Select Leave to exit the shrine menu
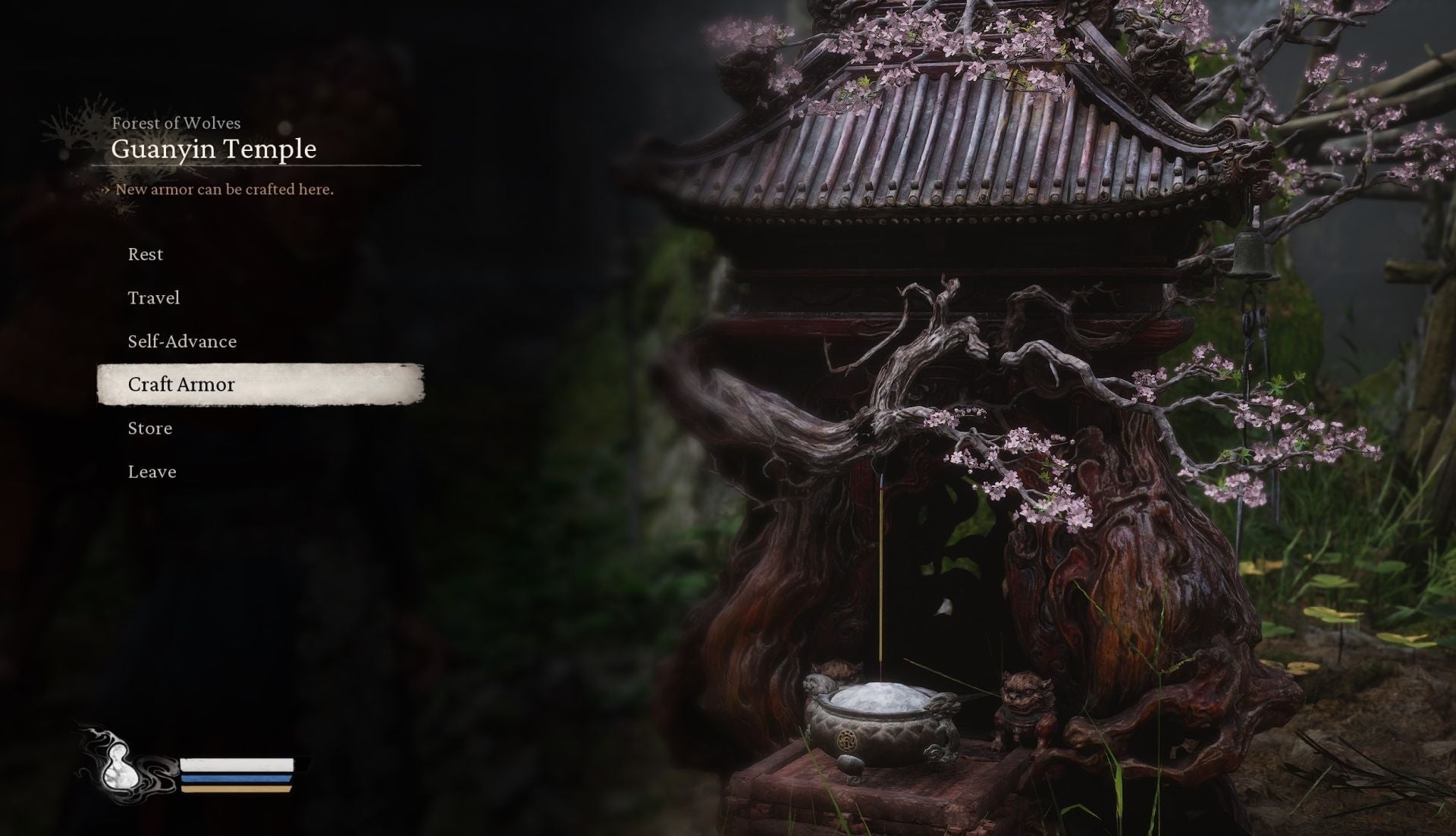 click(152, 471)
